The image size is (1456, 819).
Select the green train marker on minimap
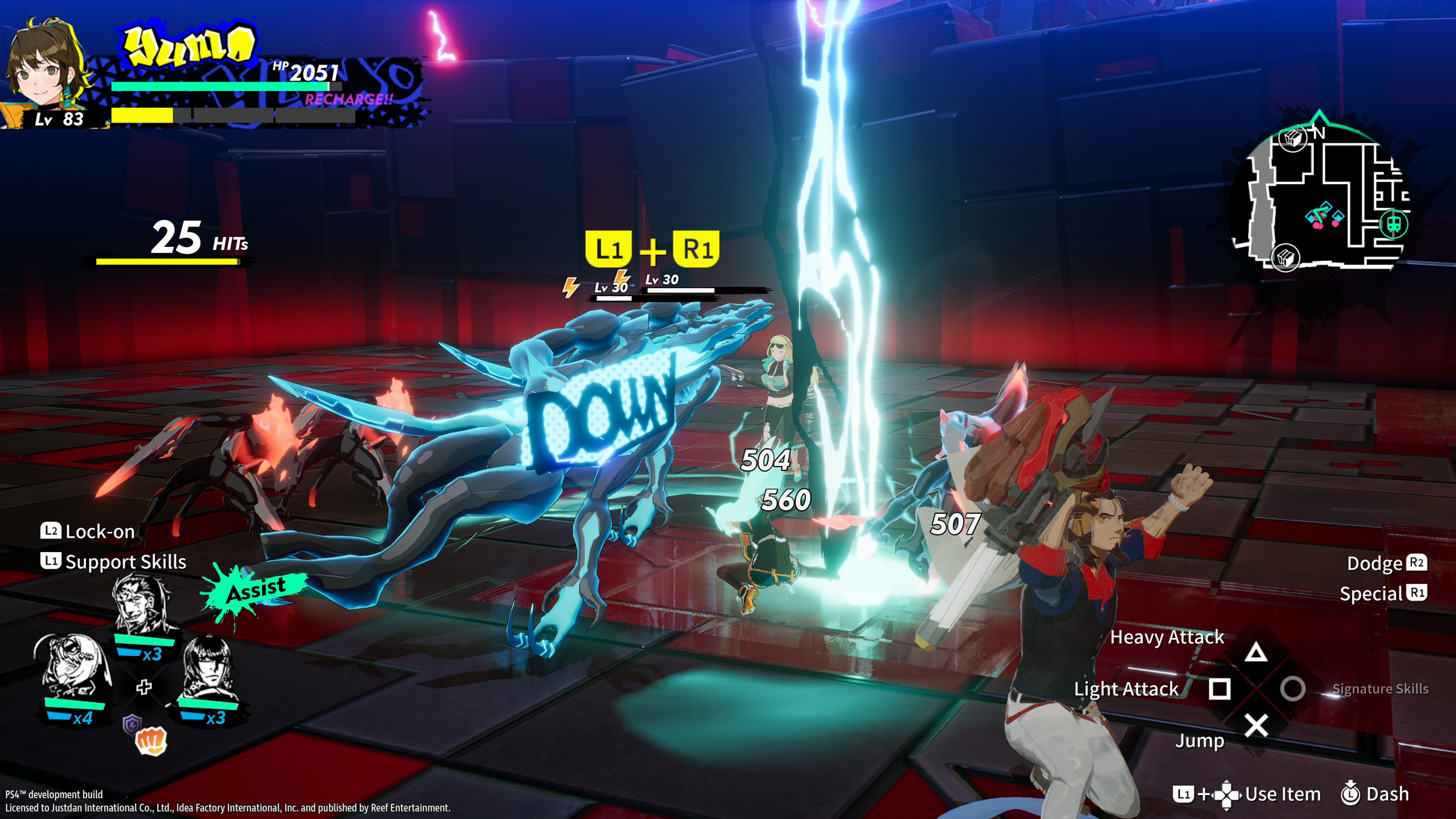tap(1393, 224)
